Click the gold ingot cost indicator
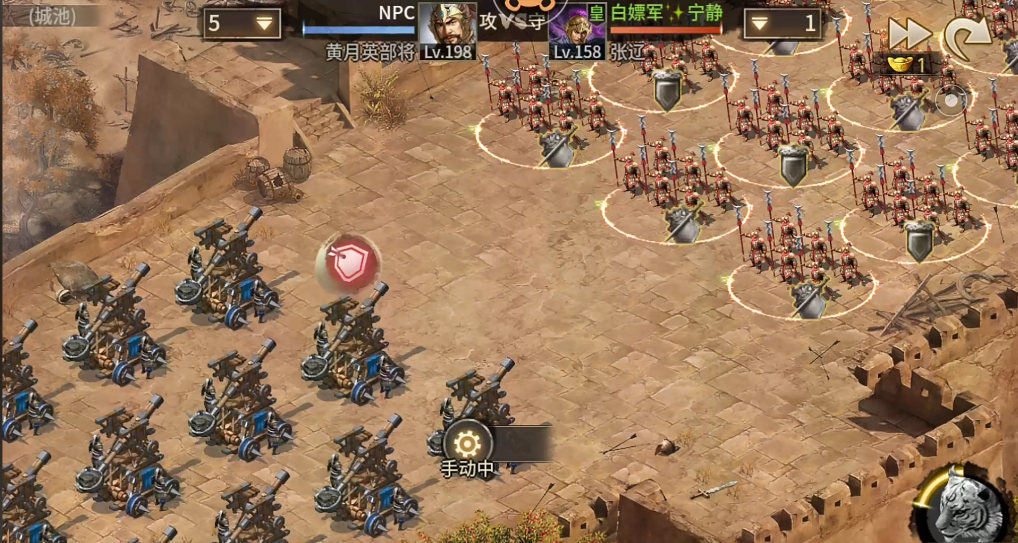Image resolution: width=1018 pixels, height=543 pixels. coord(908,65)
